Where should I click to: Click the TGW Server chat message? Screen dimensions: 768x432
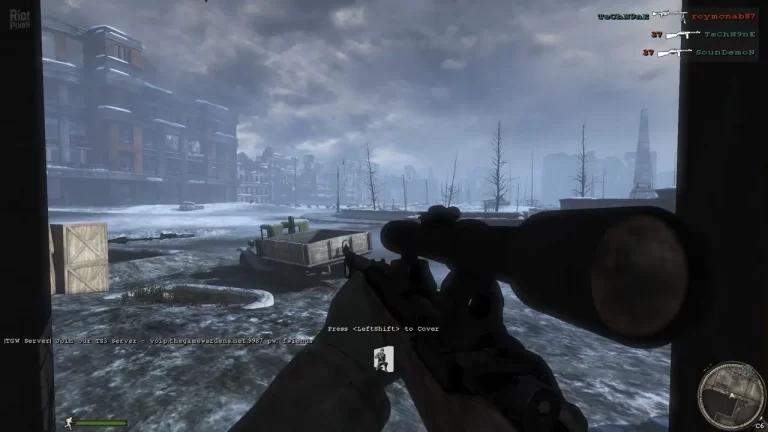tap(159, 340)
